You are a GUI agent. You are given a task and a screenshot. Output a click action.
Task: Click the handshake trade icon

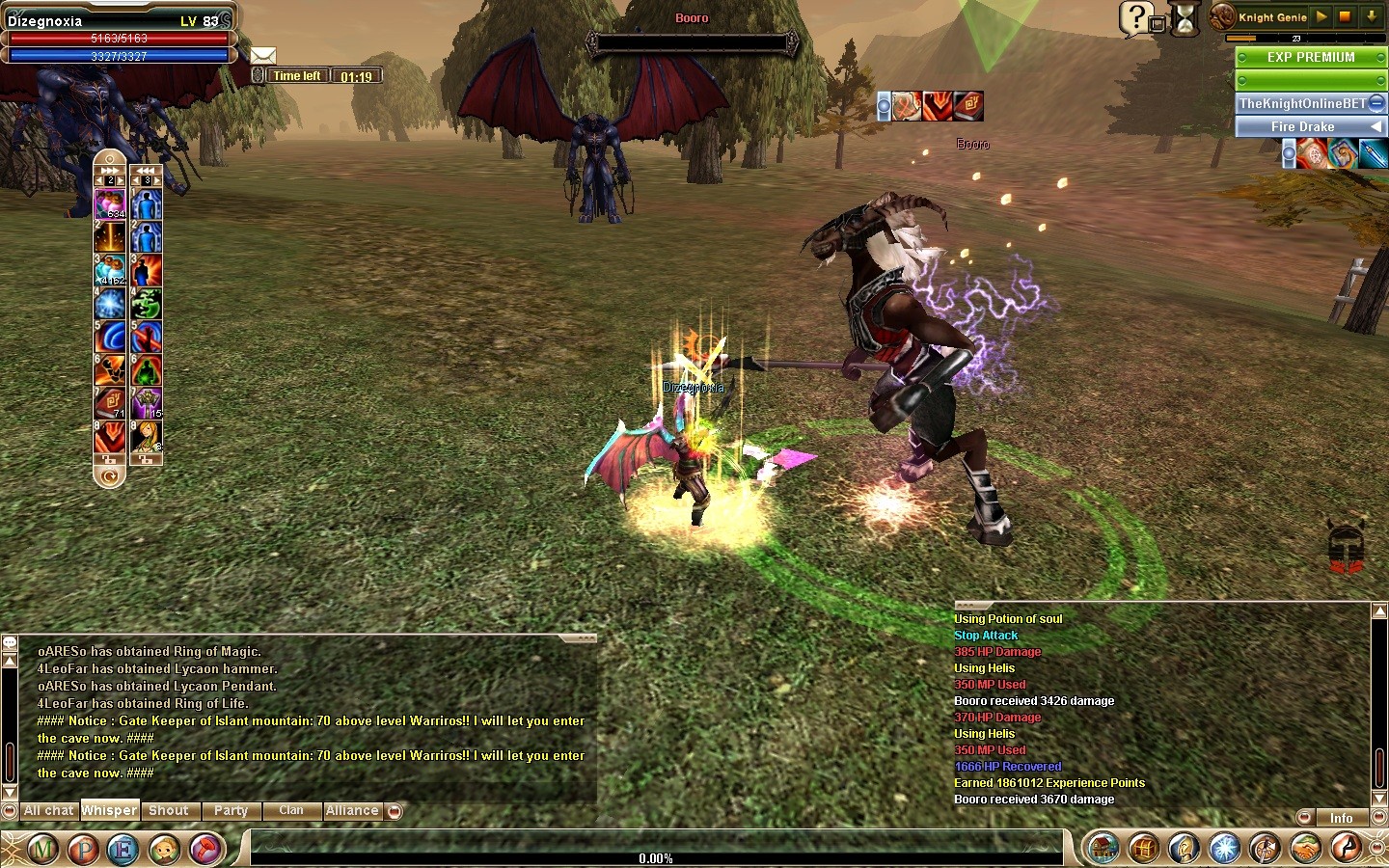pos(1306,849)
